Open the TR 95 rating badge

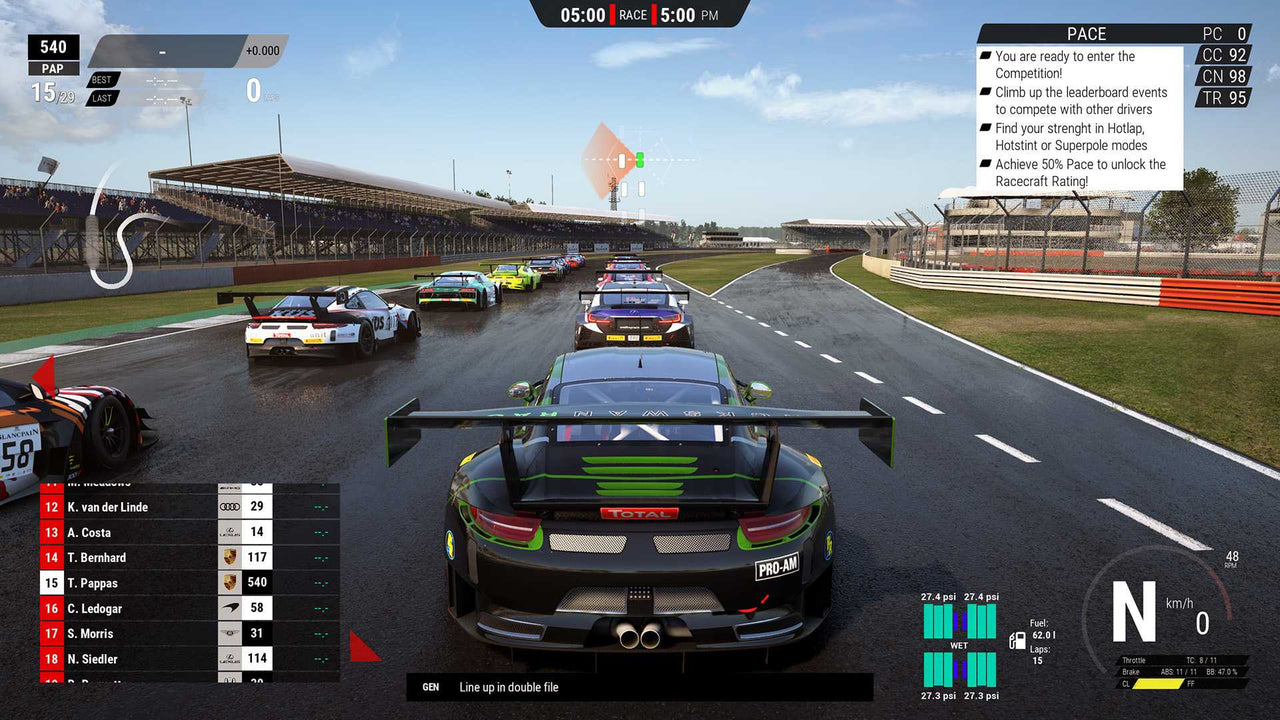1222,99
